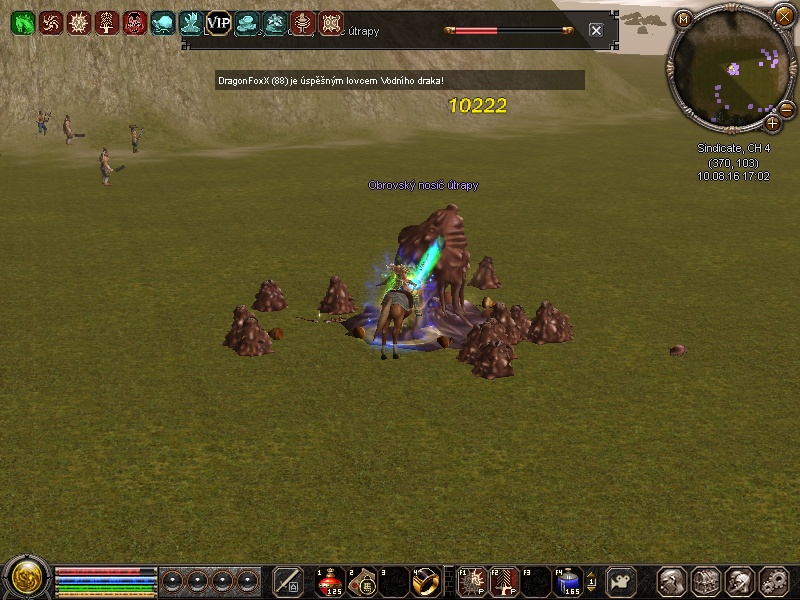The image size is (800, 600).
Task: Activate the gold ring quickslot item
Action: [424, 581]
